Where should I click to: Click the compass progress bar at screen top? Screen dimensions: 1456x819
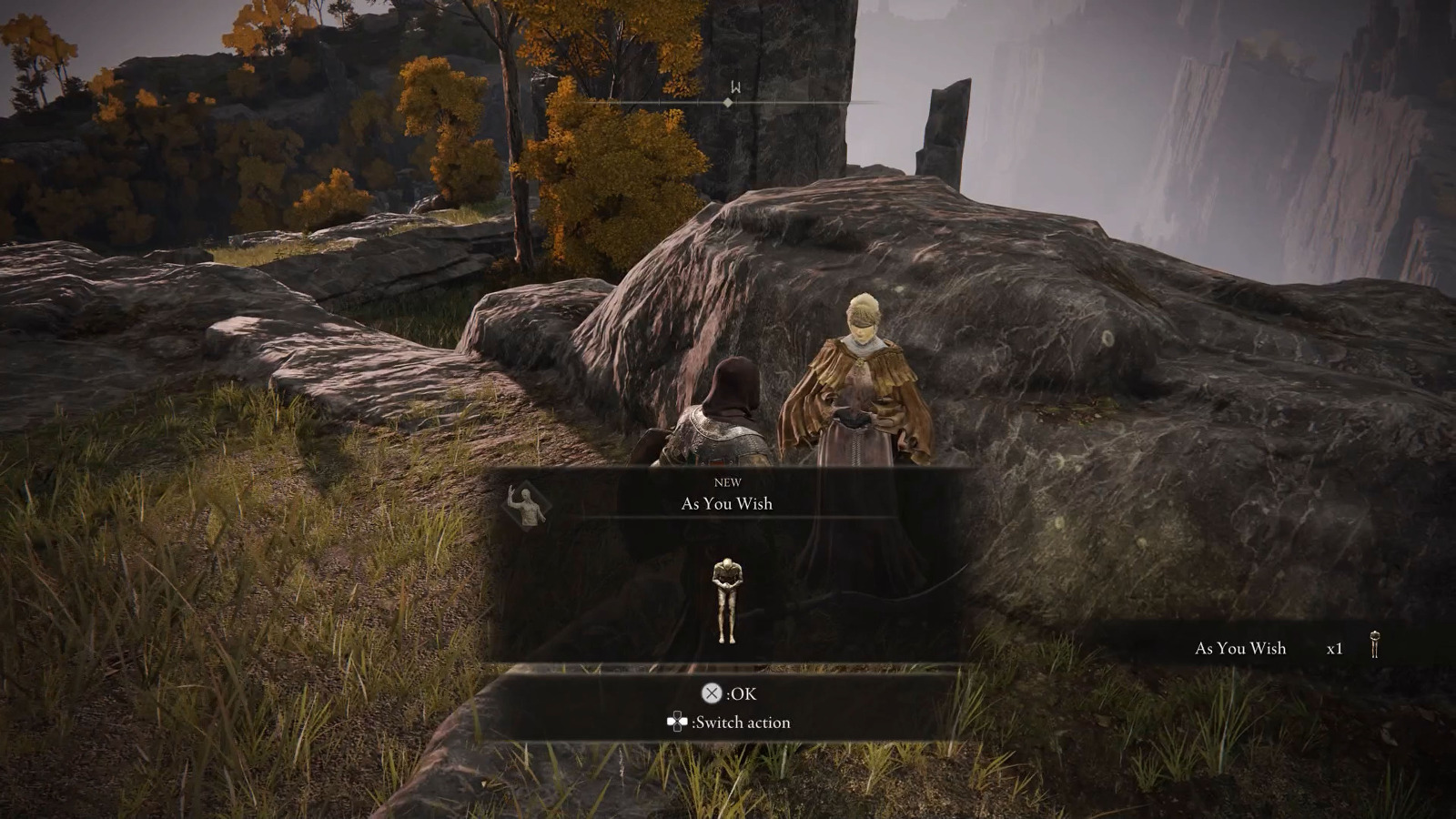[728, 103]
